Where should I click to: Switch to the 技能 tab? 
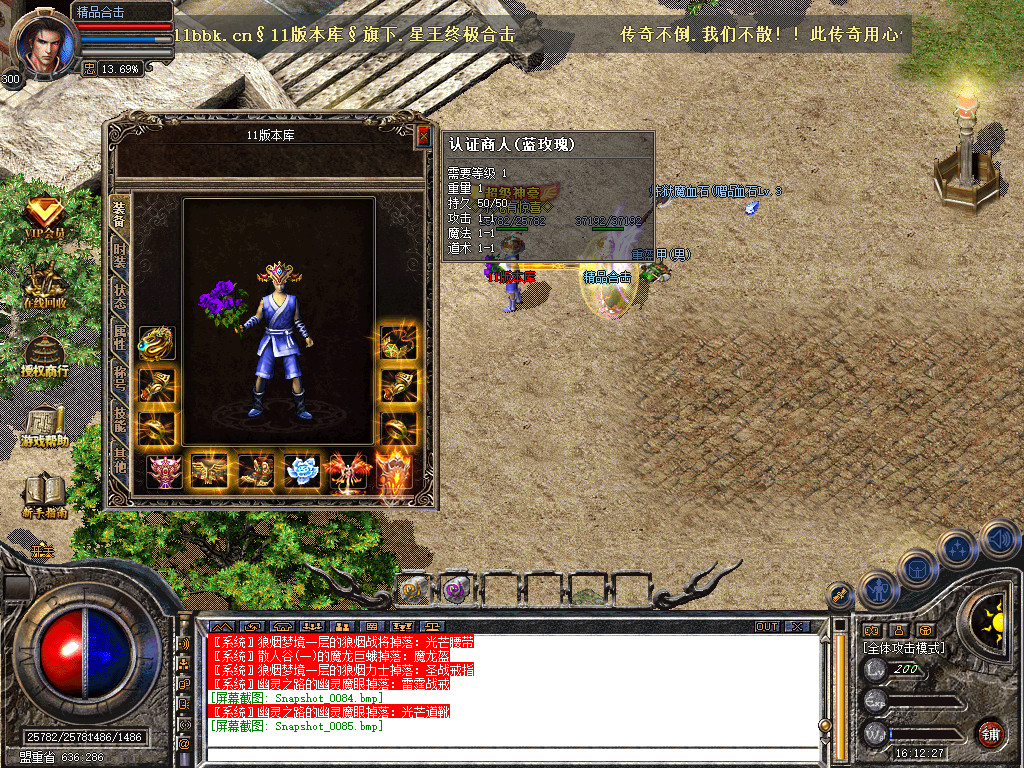click(120, 420)
